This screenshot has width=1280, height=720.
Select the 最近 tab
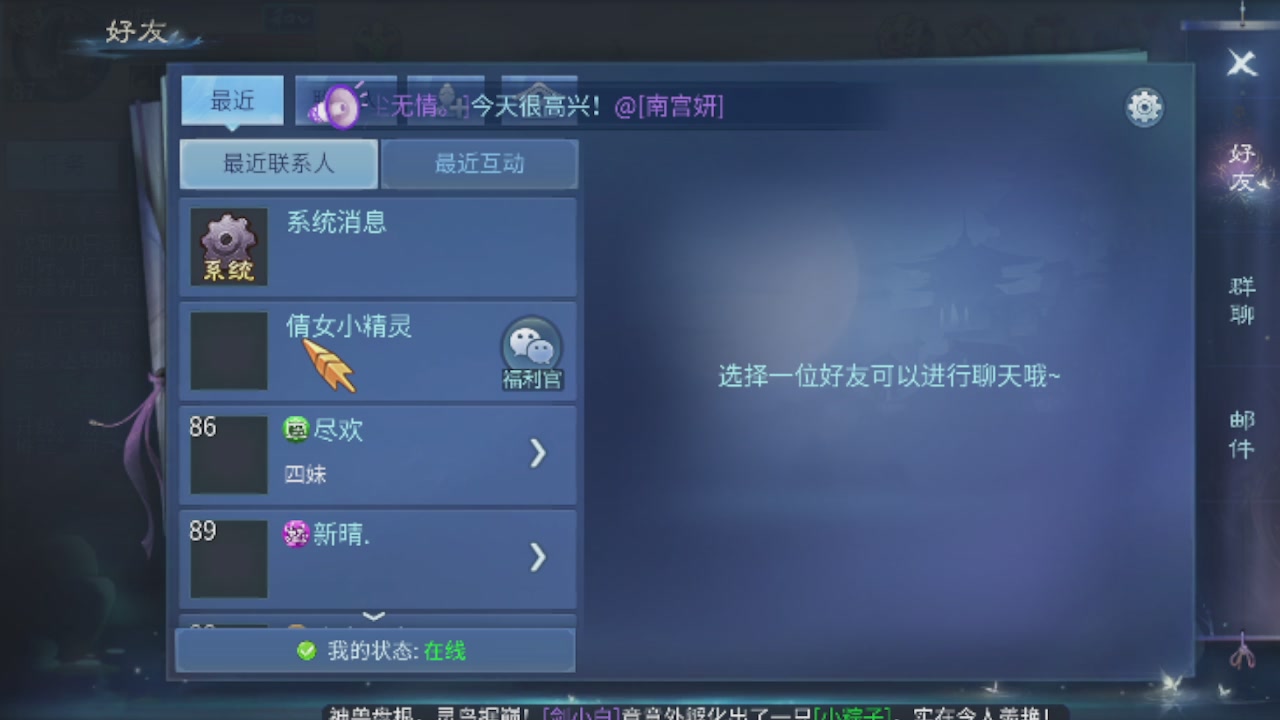[x=231, y=100]
